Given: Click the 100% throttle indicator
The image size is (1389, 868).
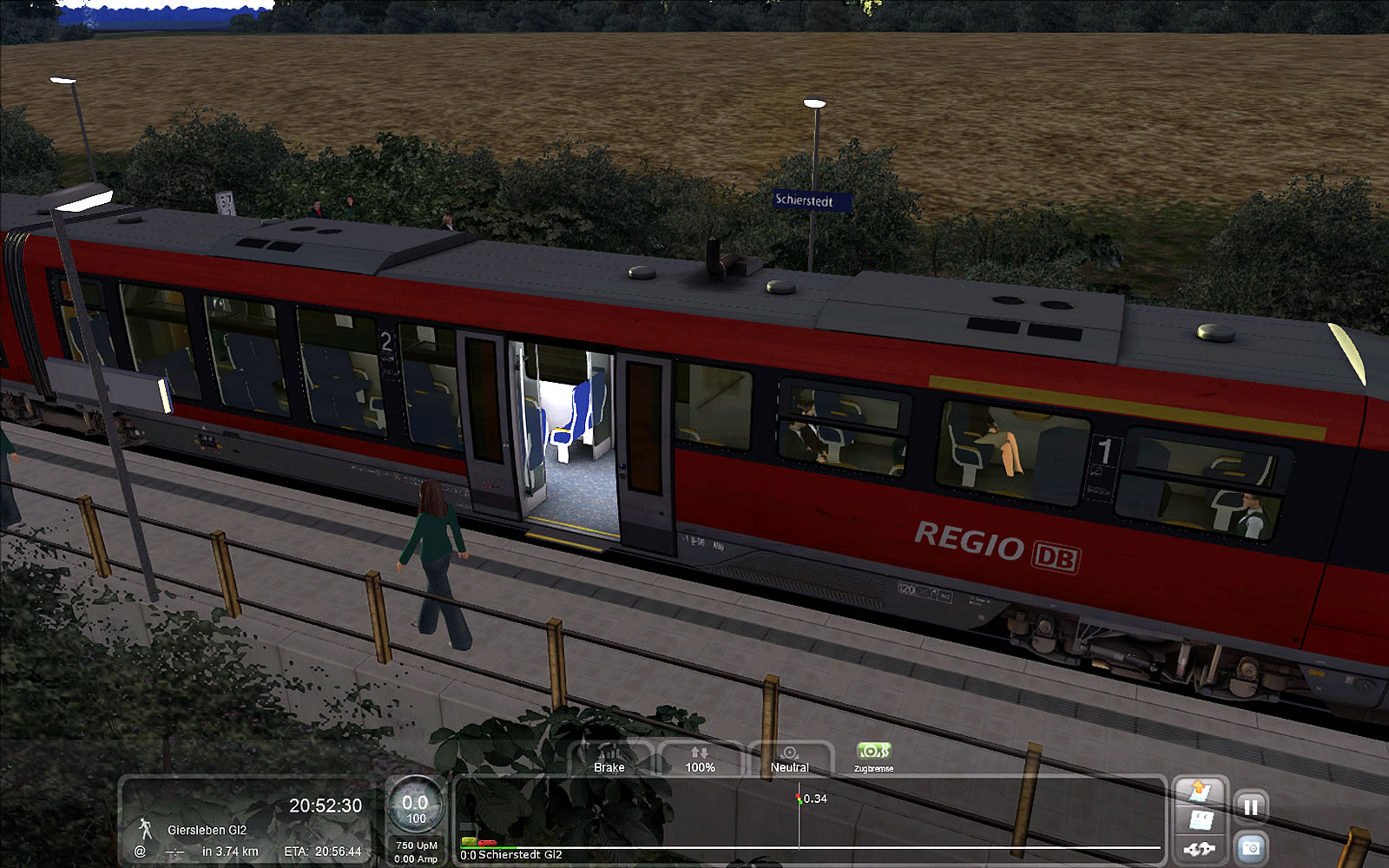Looking at the screenshot, I should click(700, 759).
